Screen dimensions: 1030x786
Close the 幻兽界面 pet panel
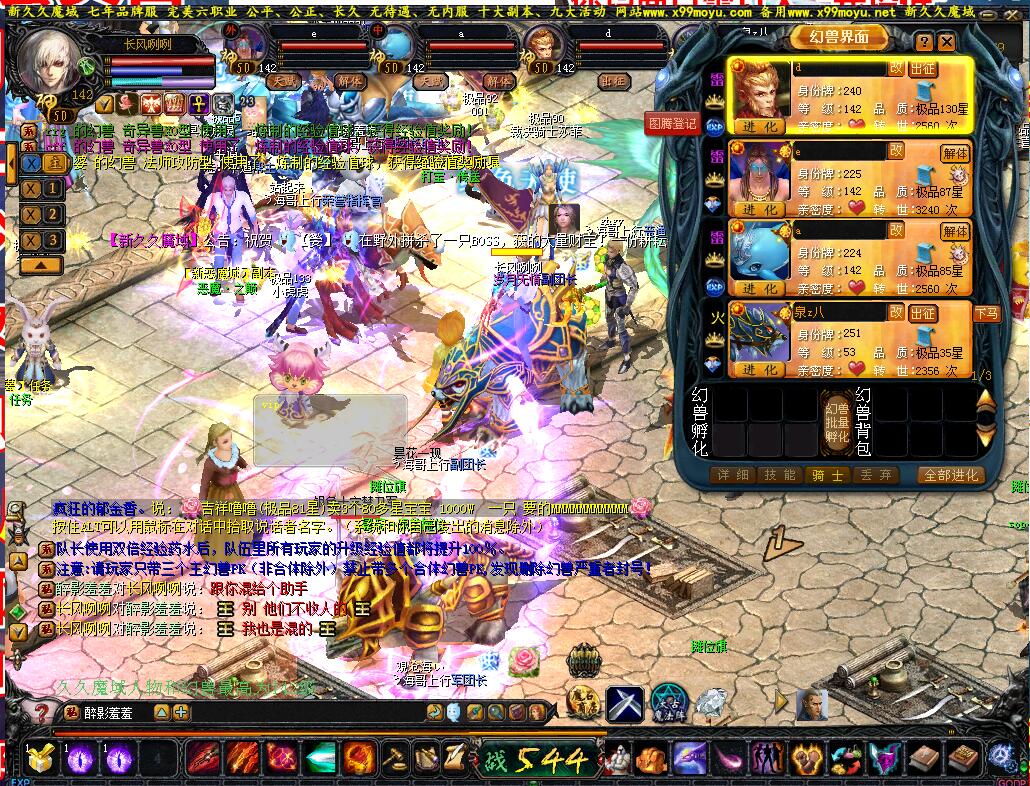click(x=946, y=41)
